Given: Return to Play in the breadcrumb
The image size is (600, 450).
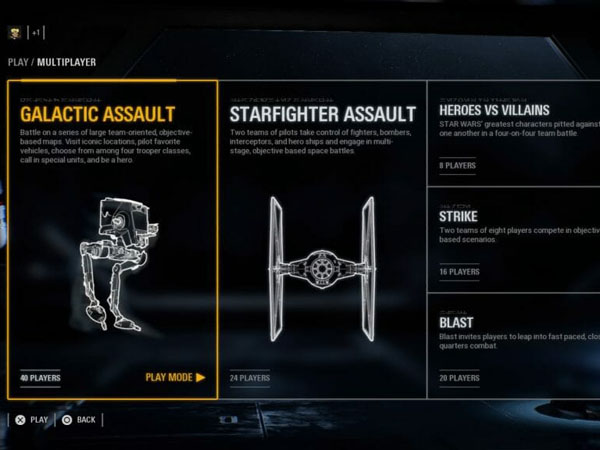Looking at the screenshot, I should [x=17, y=62].
